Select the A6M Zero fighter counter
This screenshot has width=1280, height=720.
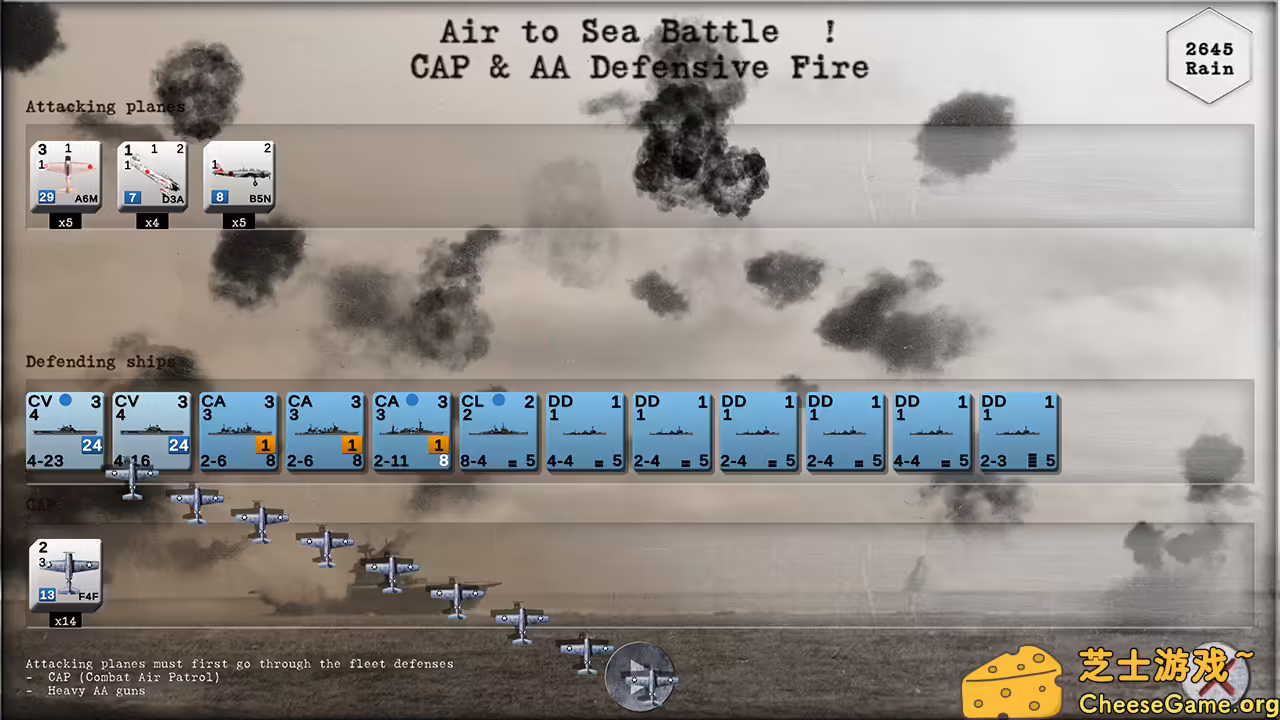tap(64, 175)
